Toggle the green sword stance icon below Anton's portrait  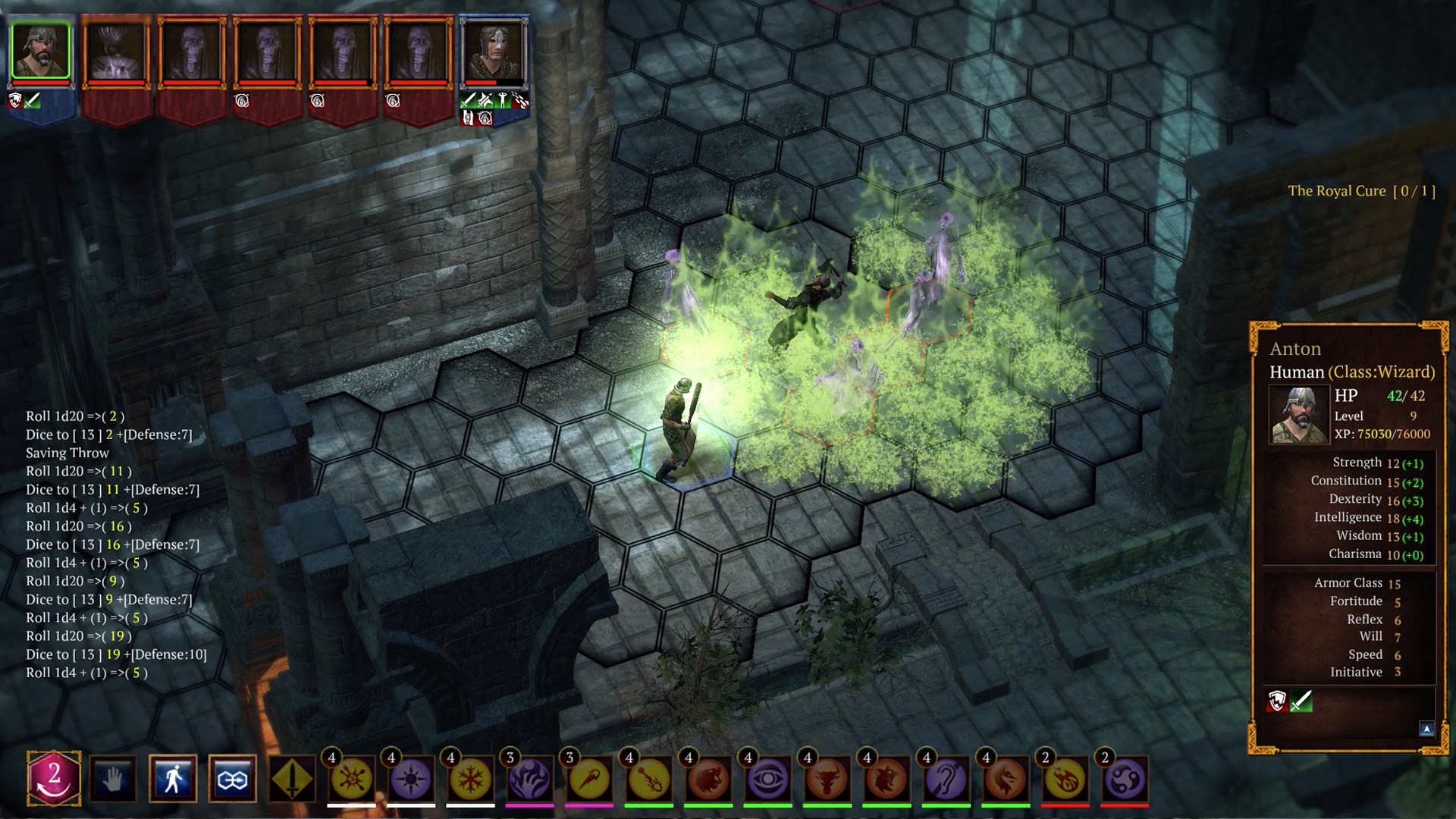pyautogui.click(x=31, y=101)
